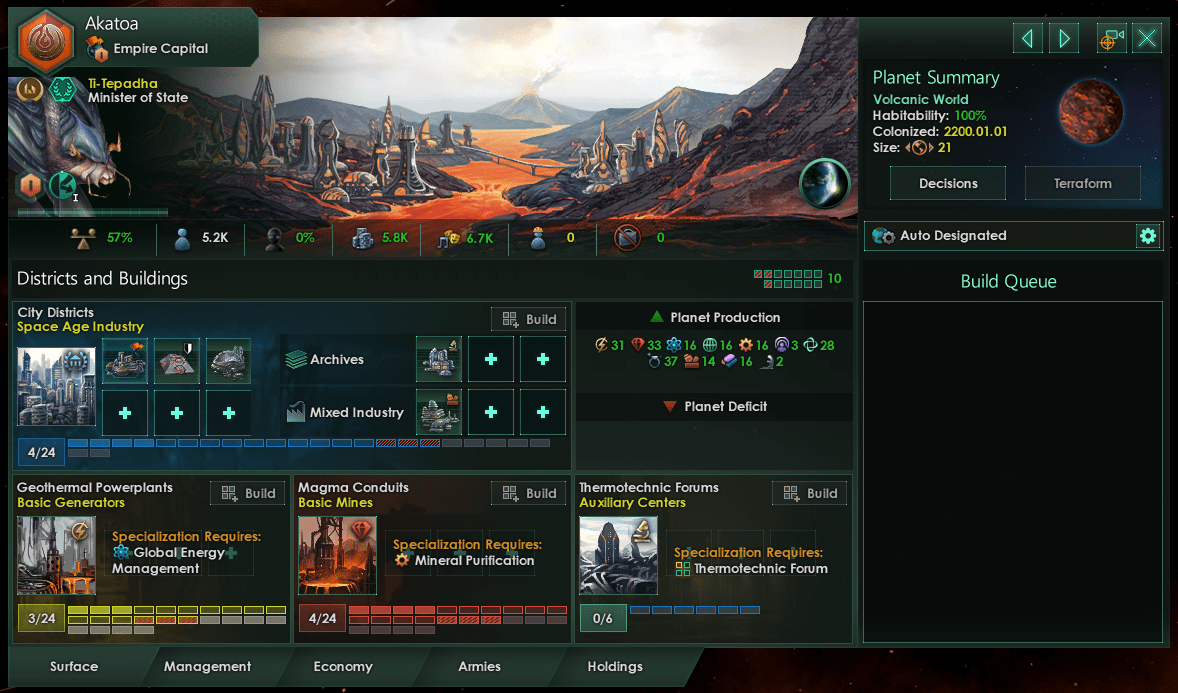Screen dimensions: 1178x693
Task: Expand the Planet Deficit section
Action: coord(714,407)
